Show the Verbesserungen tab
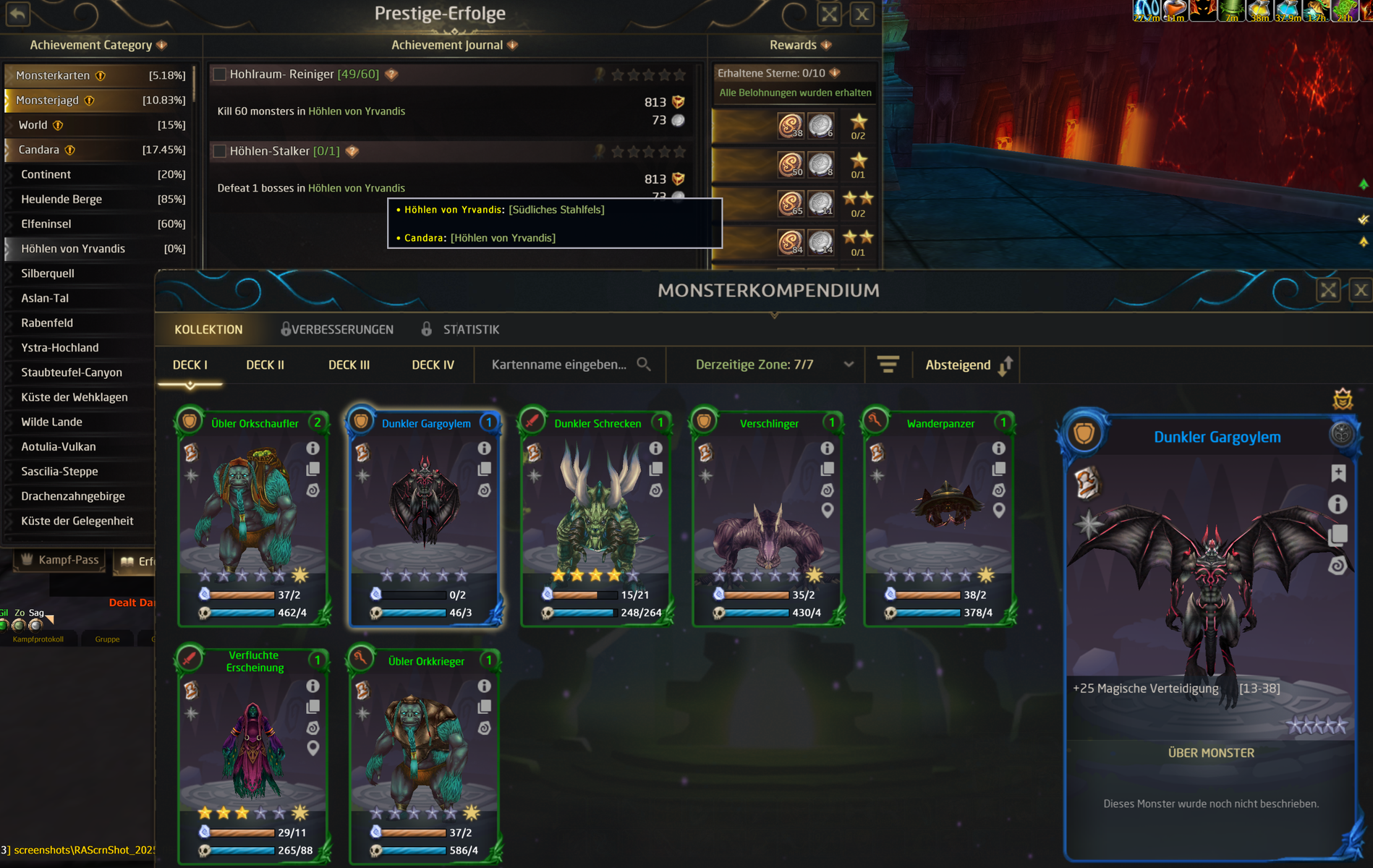Image resolution: width=1373 pixels, height=868 pixels. (341, 330)
